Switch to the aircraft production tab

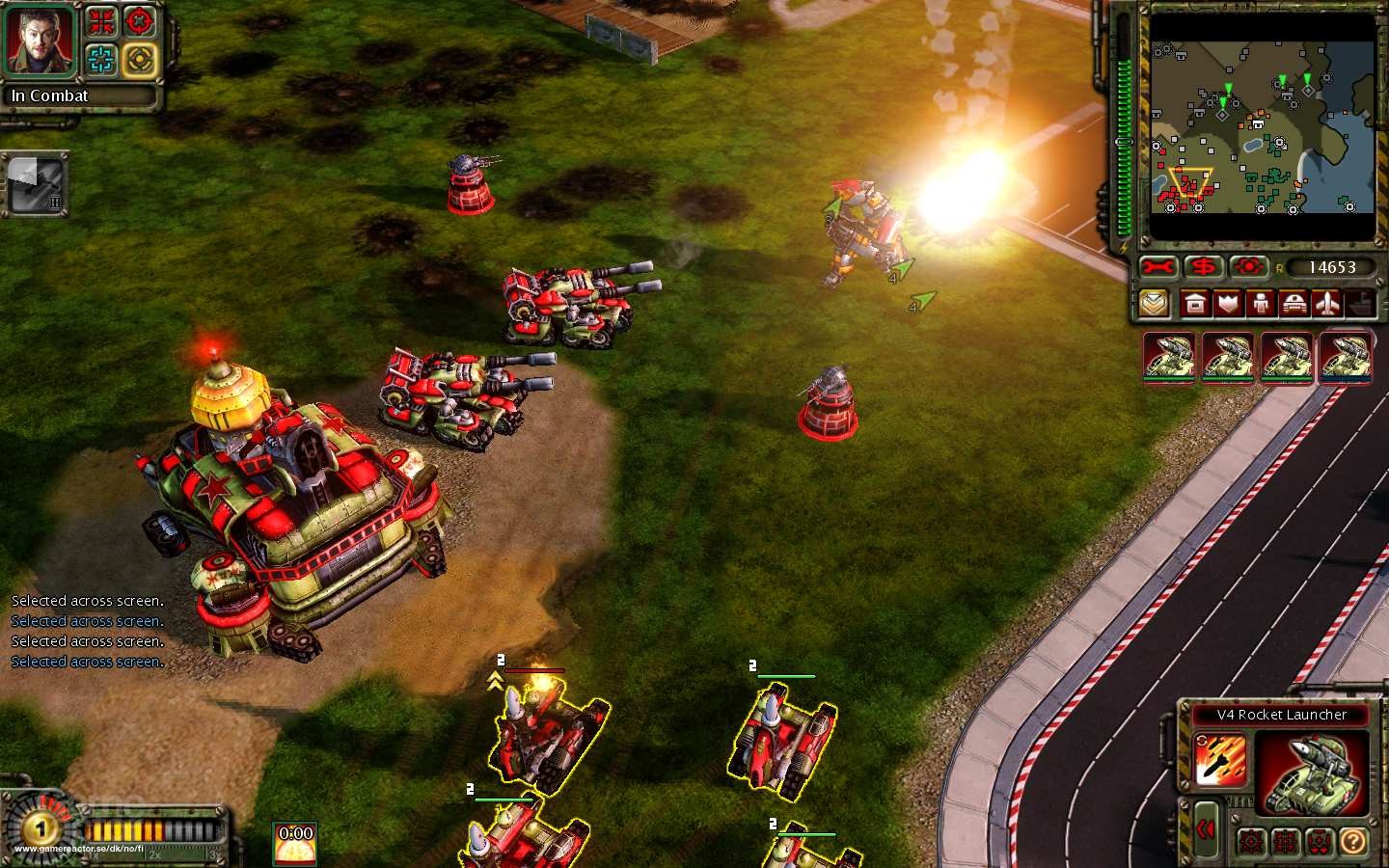(1327, 304)
